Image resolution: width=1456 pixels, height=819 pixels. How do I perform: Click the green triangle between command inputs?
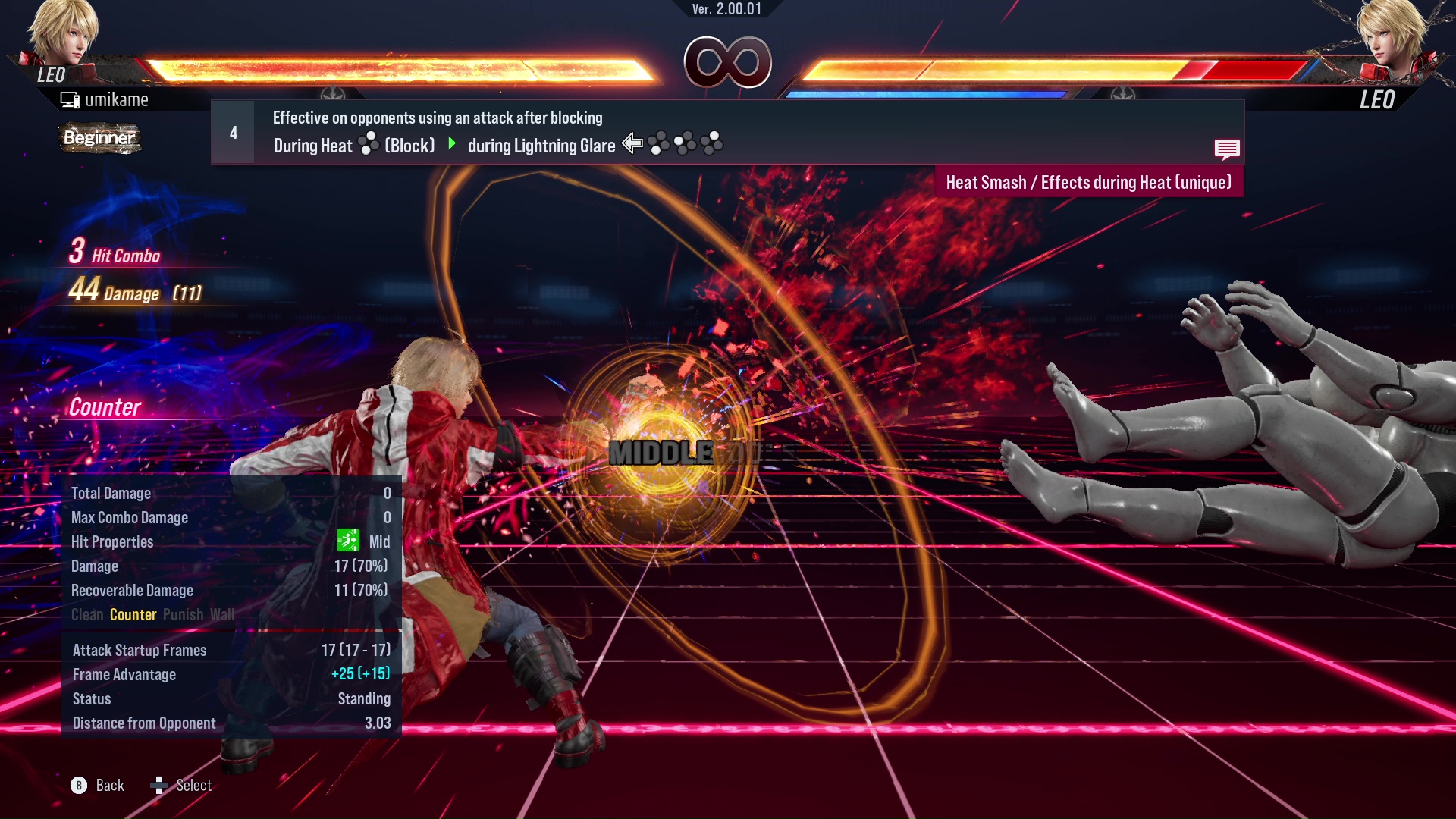pos(453,144)
